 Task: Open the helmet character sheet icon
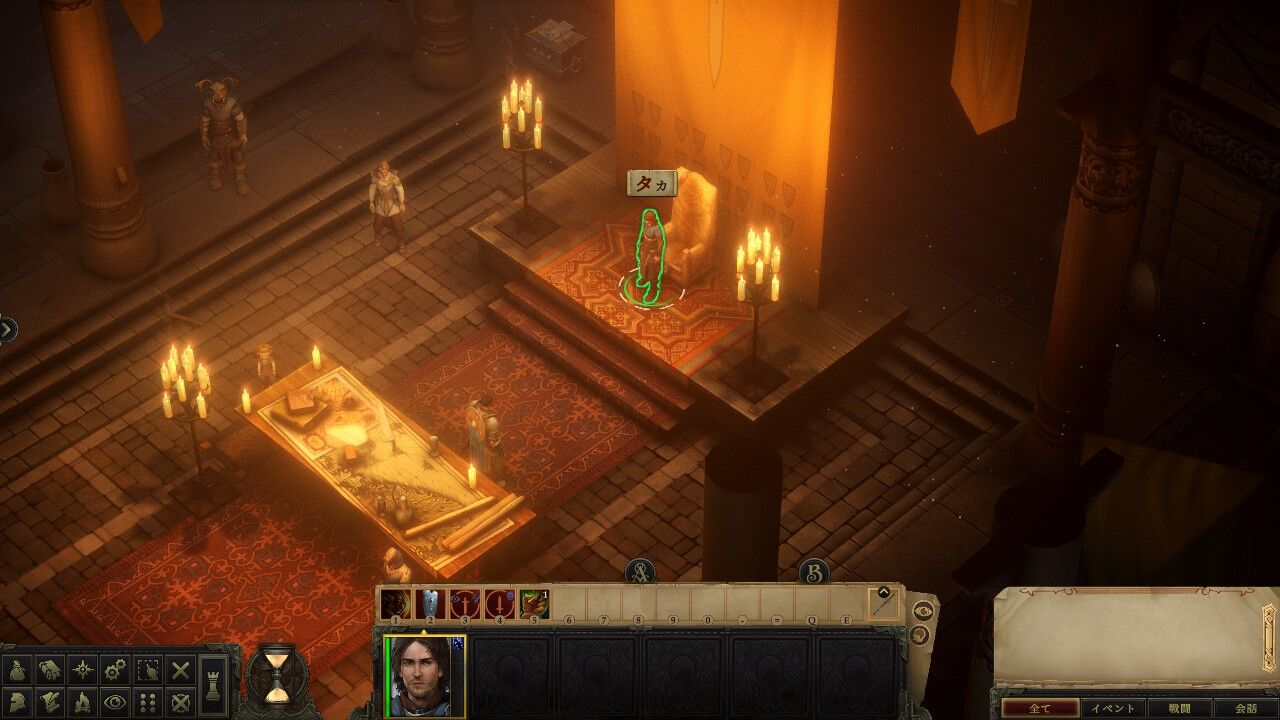[x=19, y=702]
